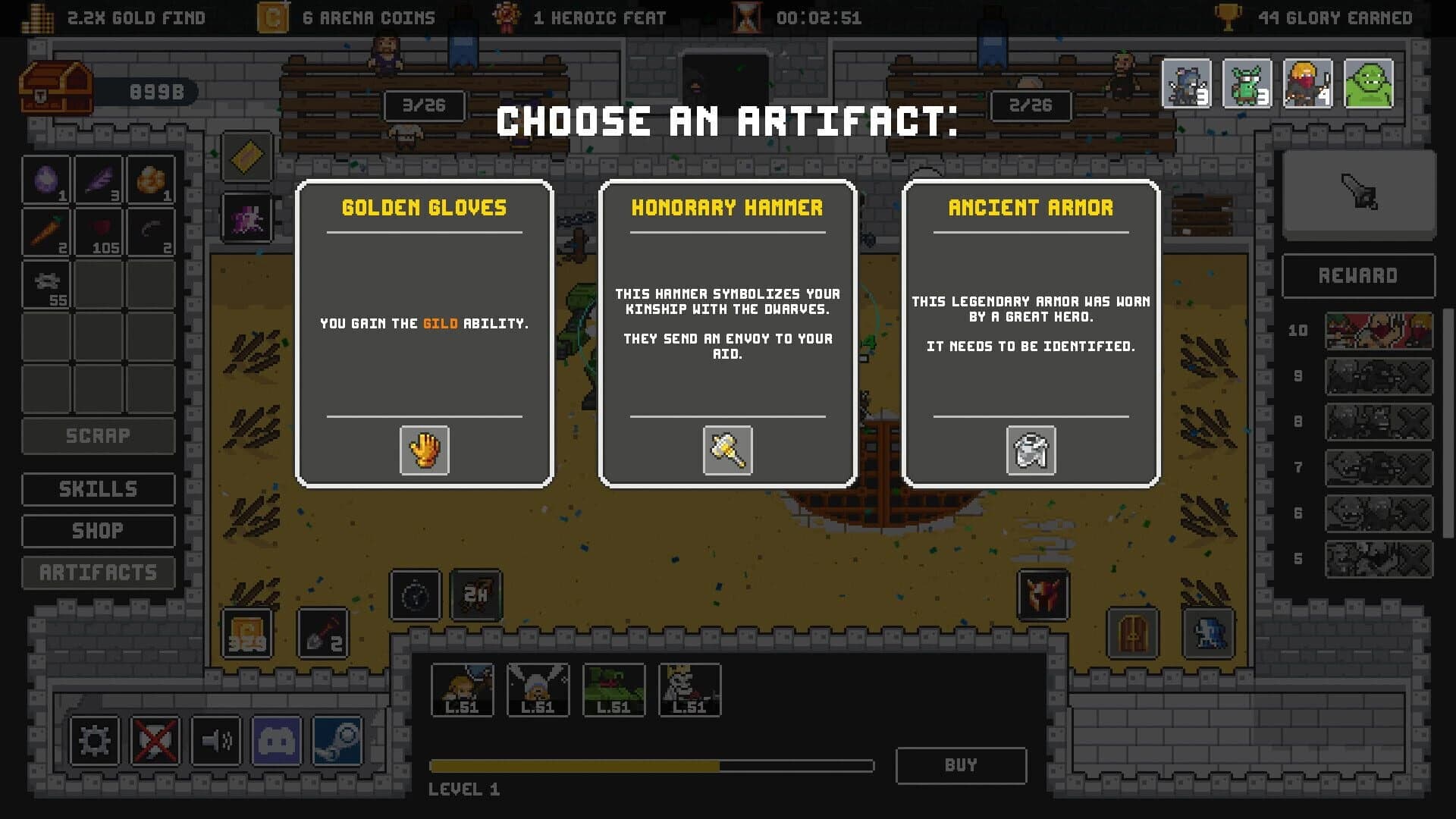The height and width of the screenshot is (819, 1456).
Task: Select the Golden Gloves gild hand icon
Action: (x=424, y=450)
